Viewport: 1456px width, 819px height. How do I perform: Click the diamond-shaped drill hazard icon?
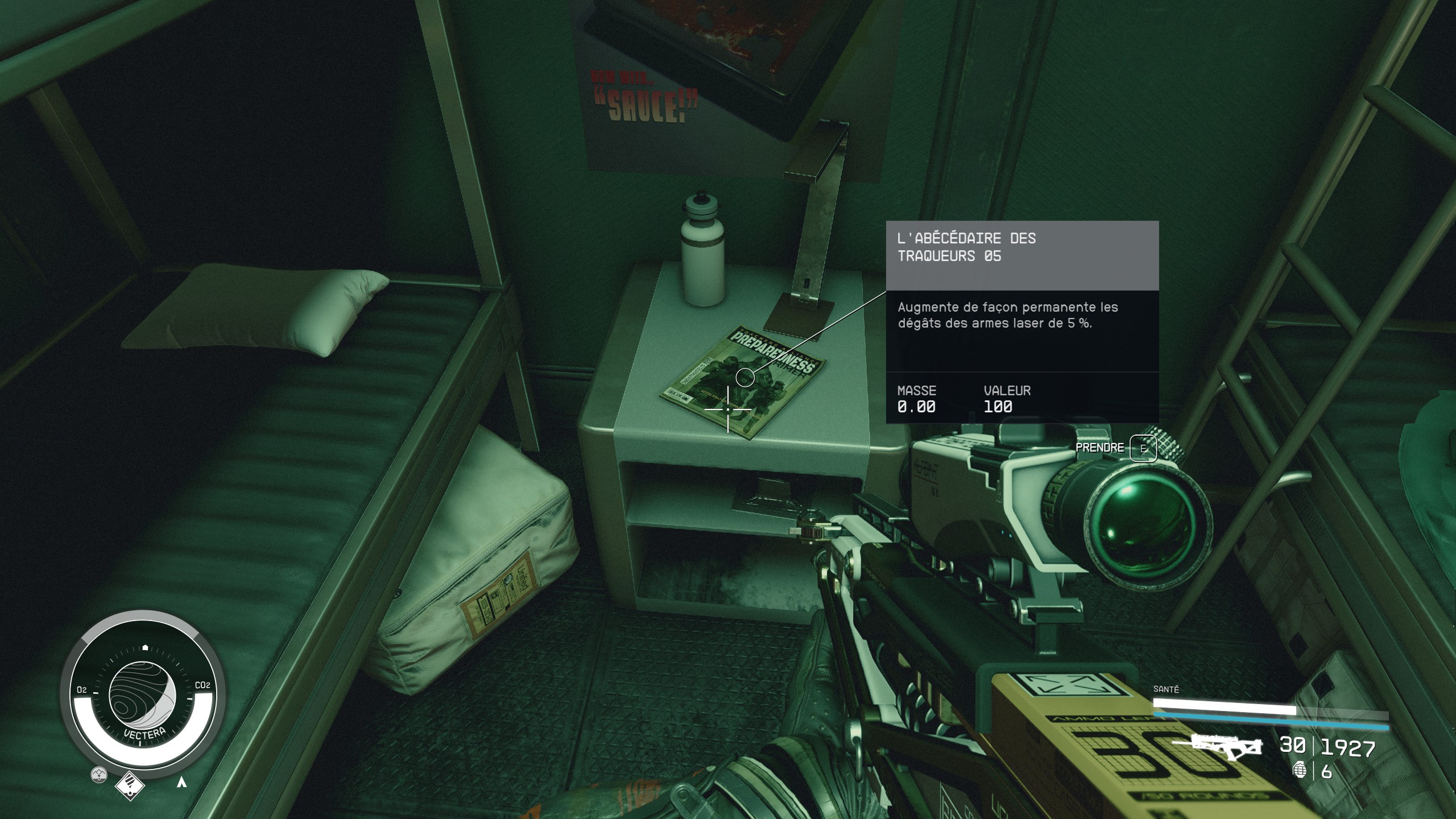[130, 787]
